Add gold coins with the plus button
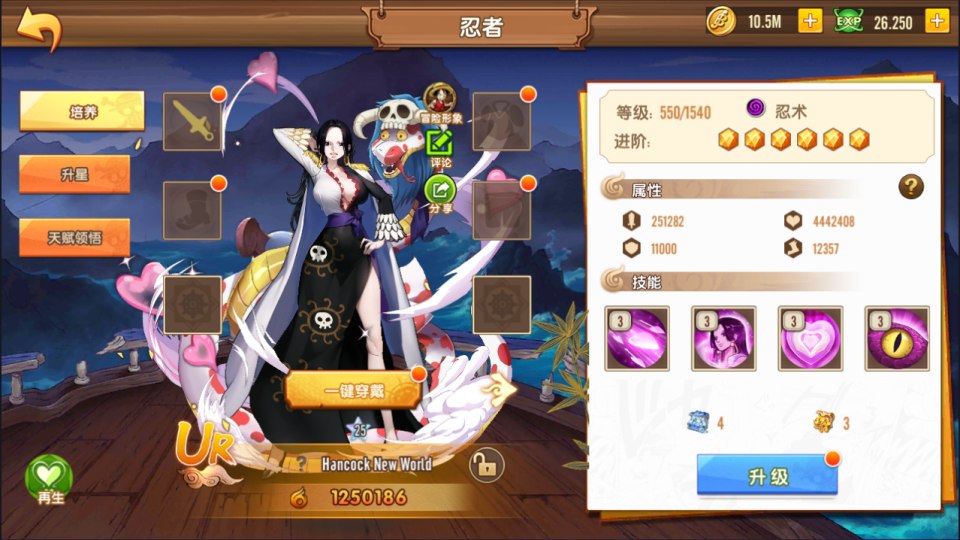The image size is (960, 540). 809,21
